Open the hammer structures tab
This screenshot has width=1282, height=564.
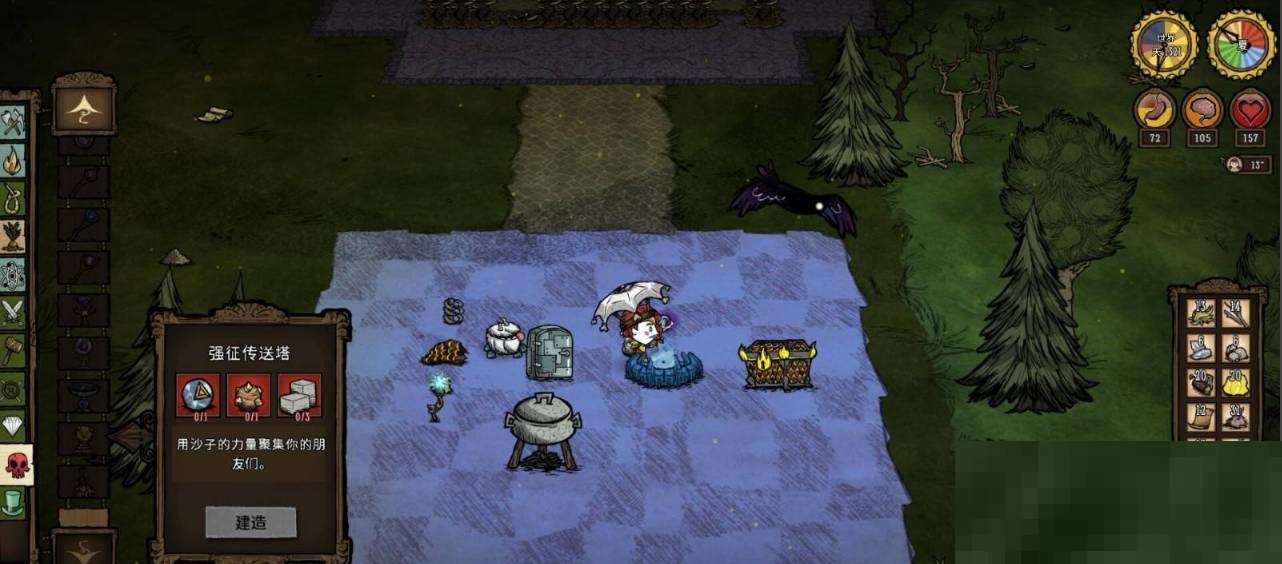[12, 350]
